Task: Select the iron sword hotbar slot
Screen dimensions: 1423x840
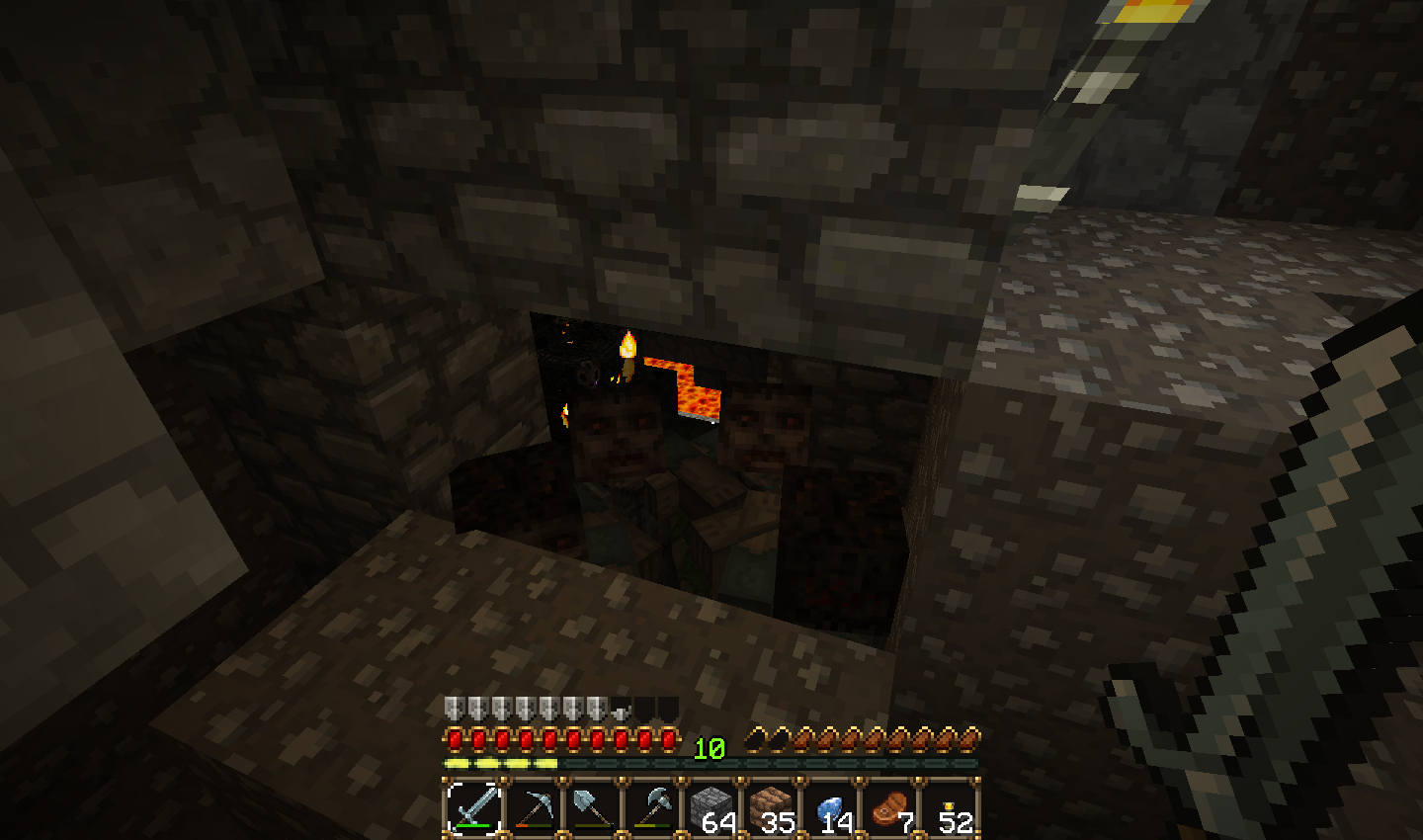Action: [473, 807]
